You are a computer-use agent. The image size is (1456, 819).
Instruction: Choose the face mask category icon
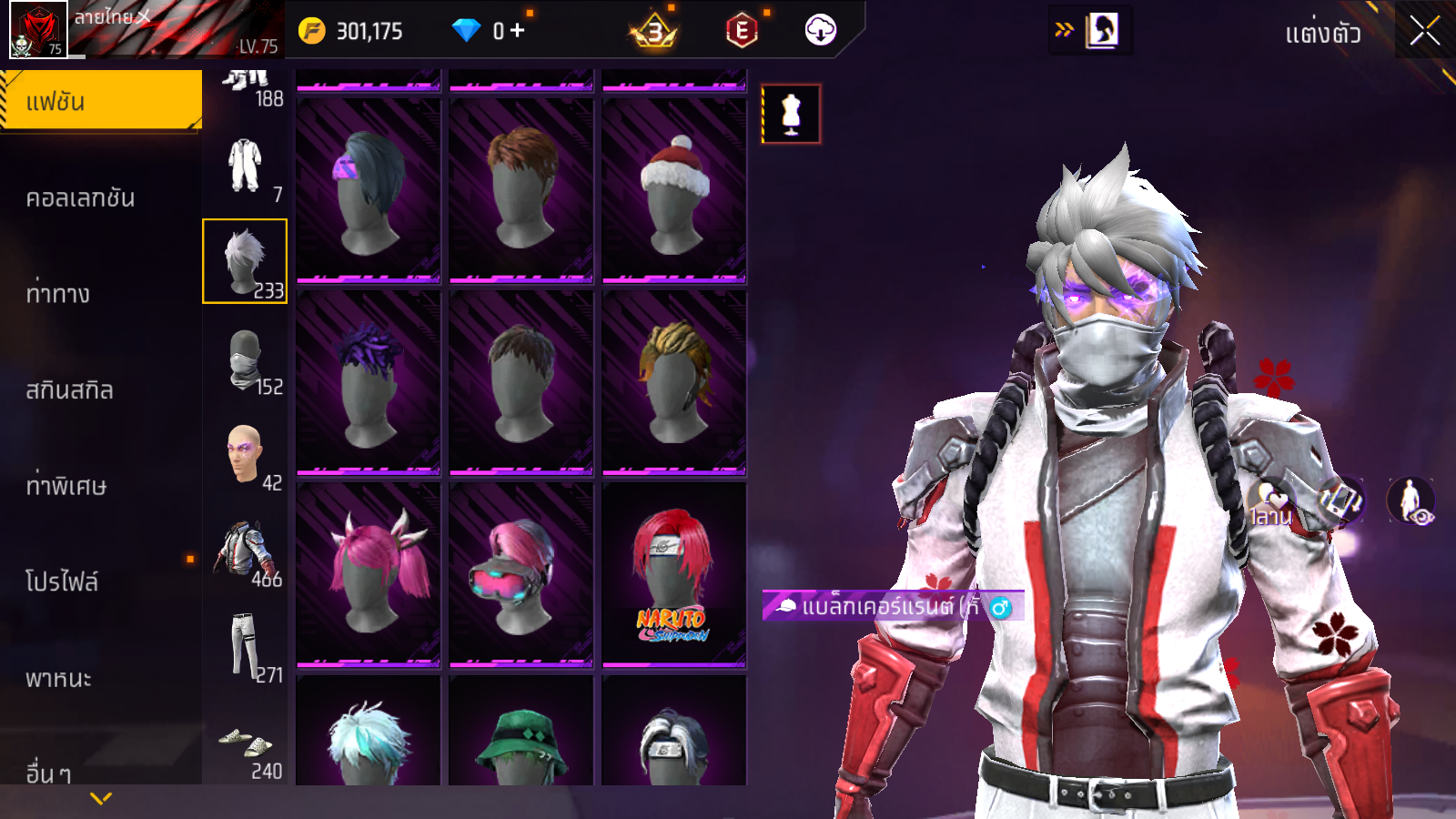click(246, 359)
